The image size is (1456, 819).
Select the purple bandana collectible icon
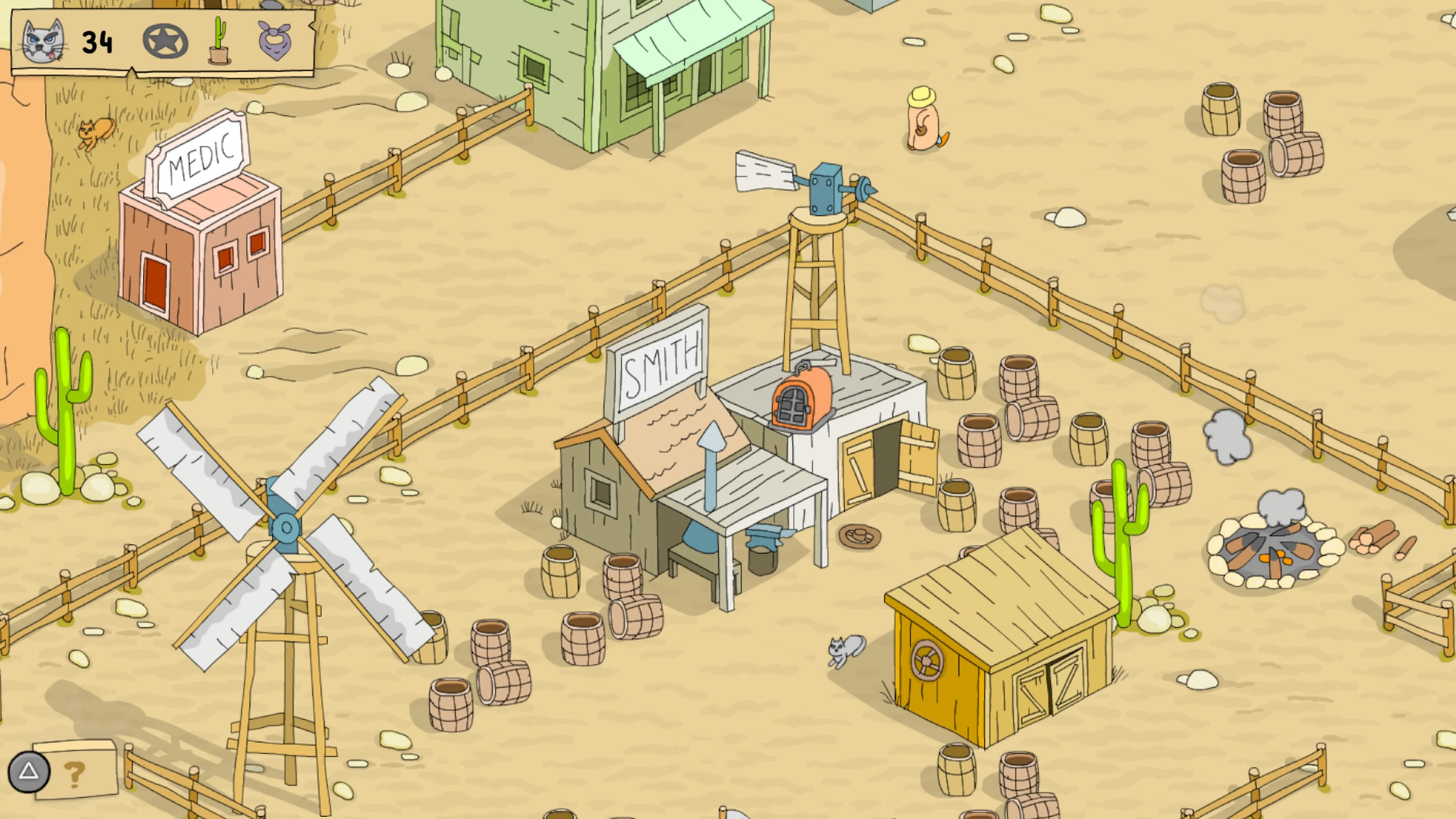pos(276,41)
